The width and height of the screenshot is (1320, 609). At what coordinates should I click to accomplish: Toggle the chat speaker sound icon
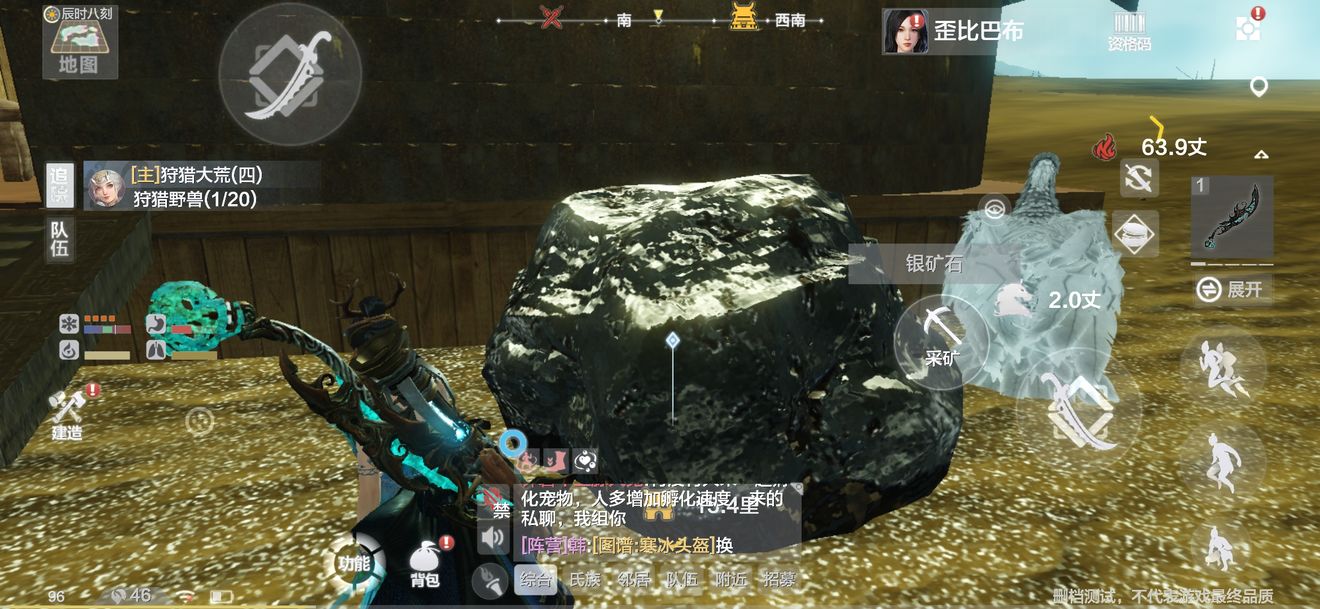click(x=492, y=540)
